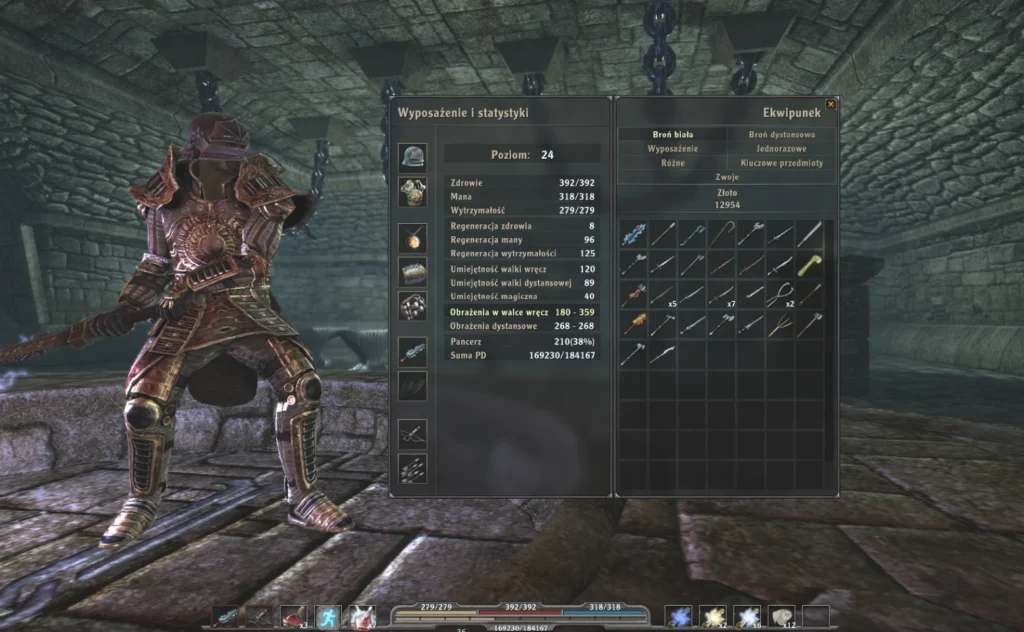
Task: Click the equipped arrows slot
Action: point(412,467)
